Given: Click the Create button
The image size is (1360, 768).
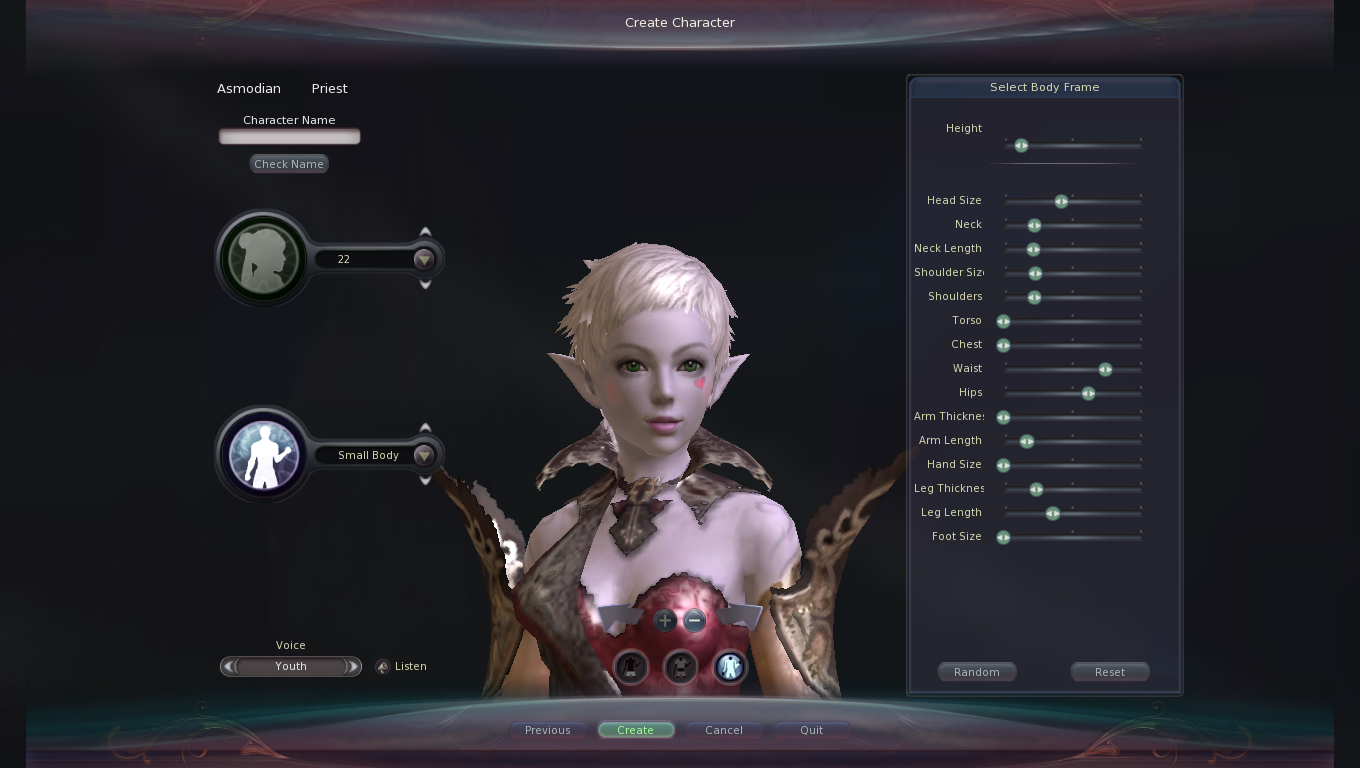Looking at the screenshot, I should pyautogui.click(x=635, y=730).
